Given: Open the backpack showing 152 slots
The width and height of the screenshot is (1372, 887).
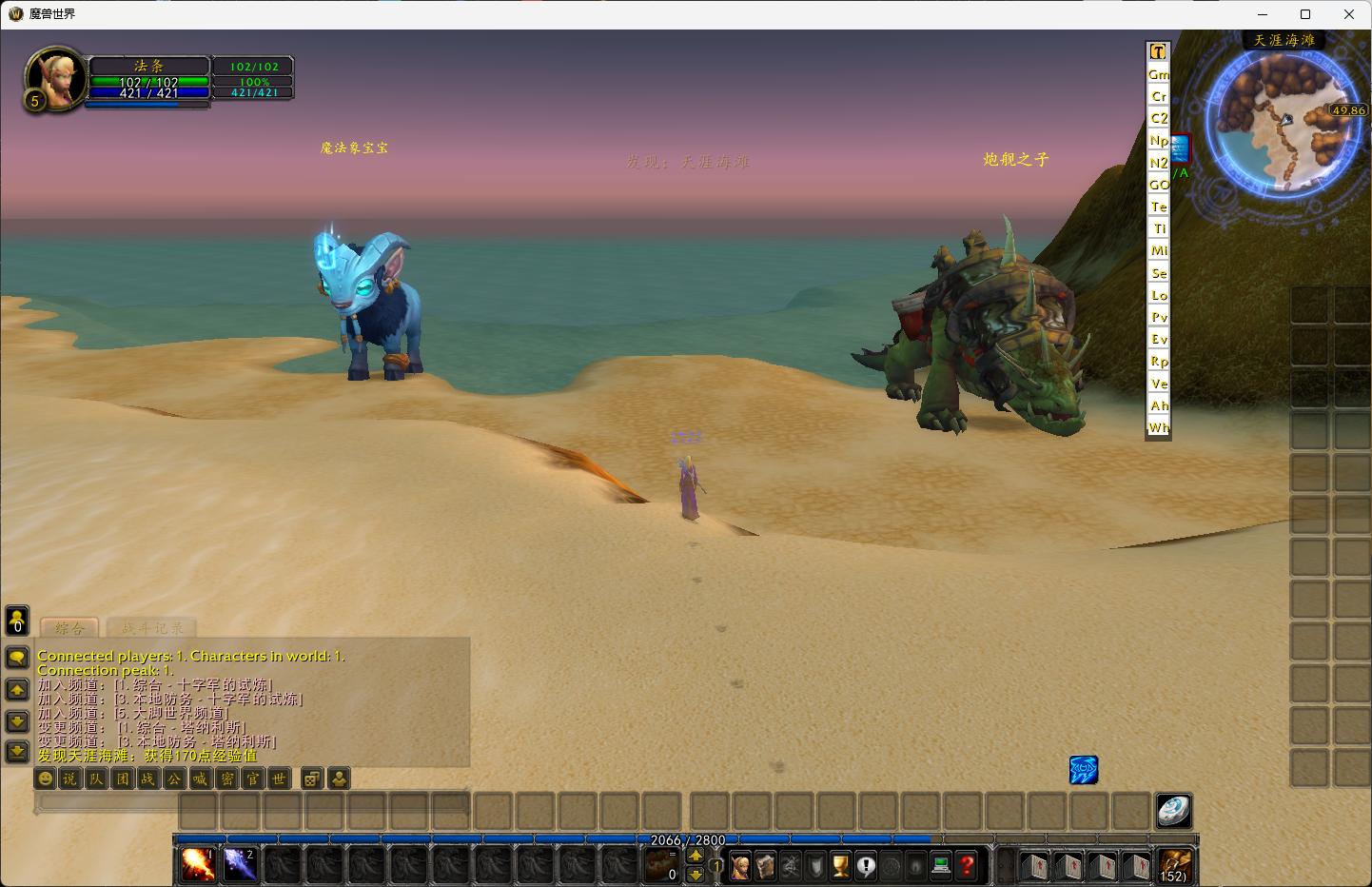Looking at the screenshot, I should (1174, 865).
